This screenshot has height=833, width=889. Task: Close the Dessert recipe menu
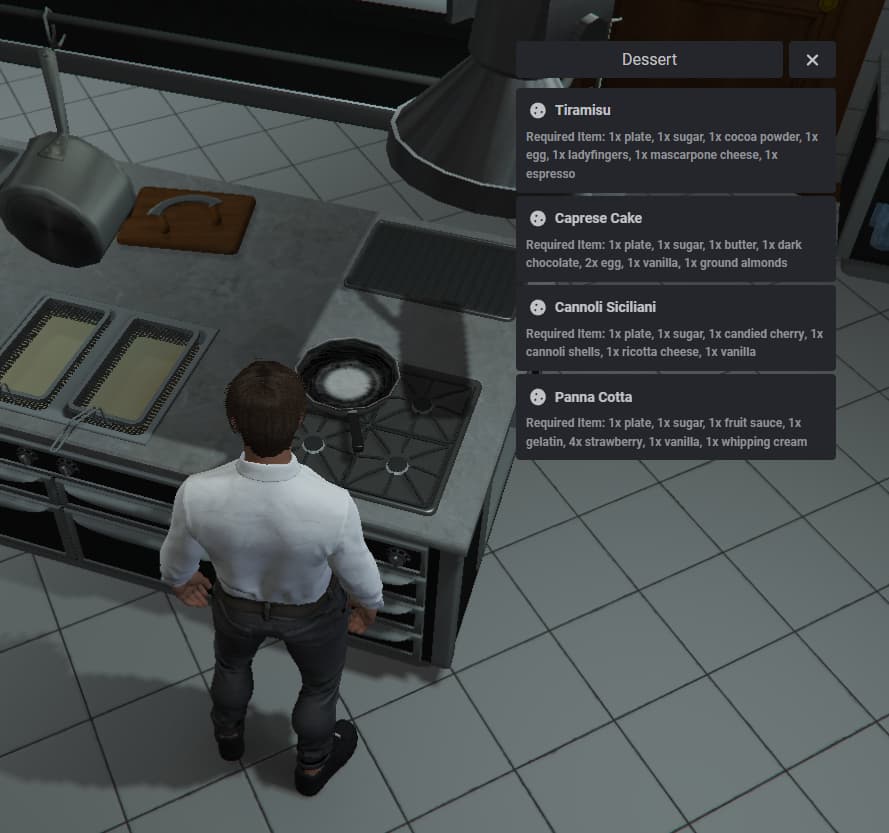click(812, 60)
